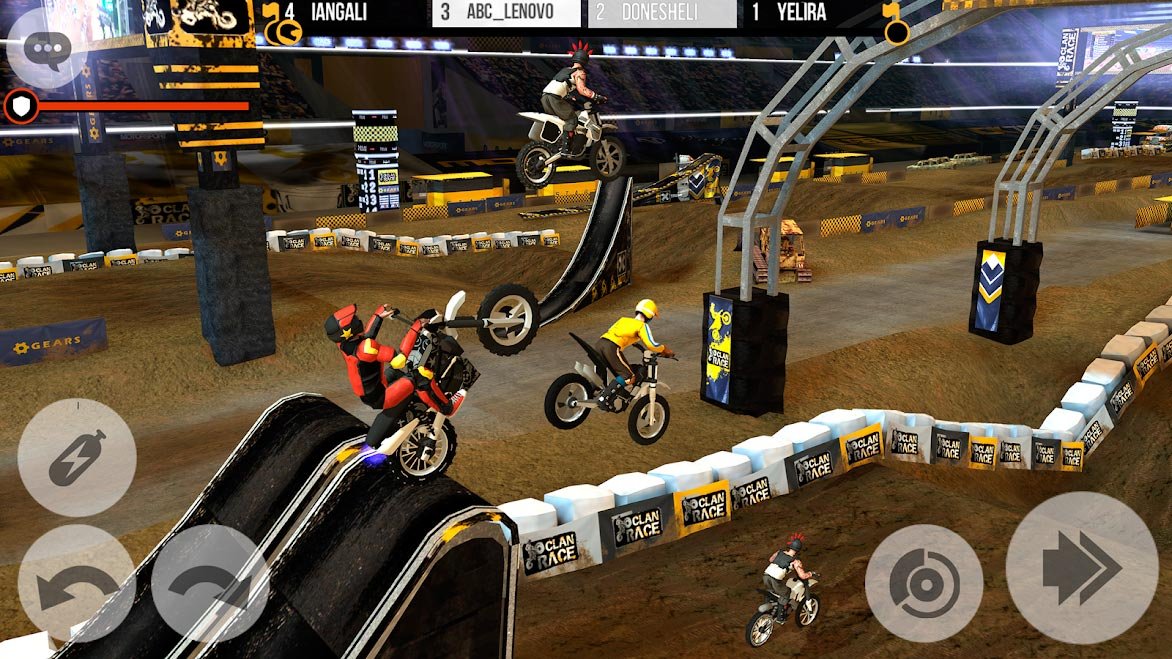Activate the nitro boost canister button
This screenshot has height=659, width=1172.
coord(77,457)
